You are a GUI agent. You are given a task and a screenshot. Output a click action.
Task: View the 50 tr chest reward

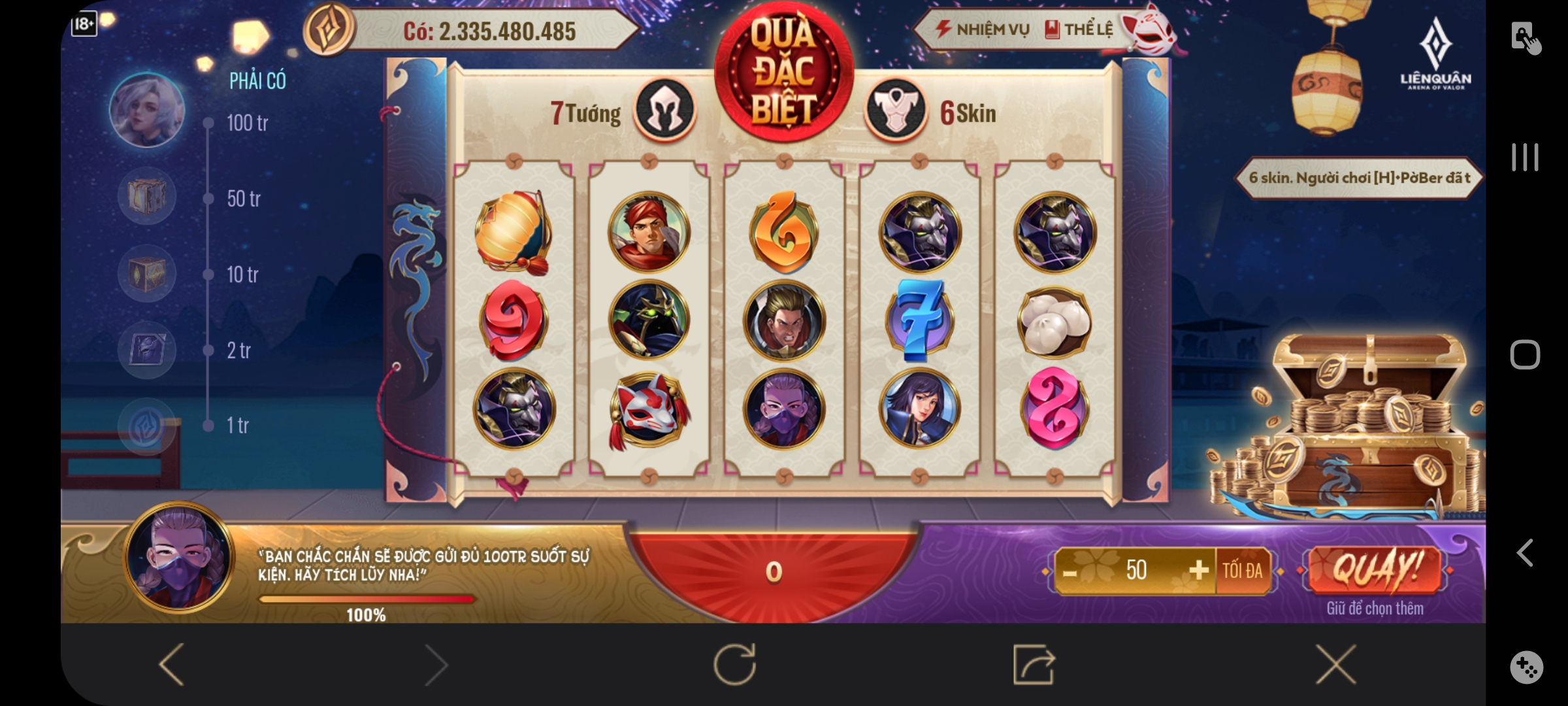(x=147, y=196)
